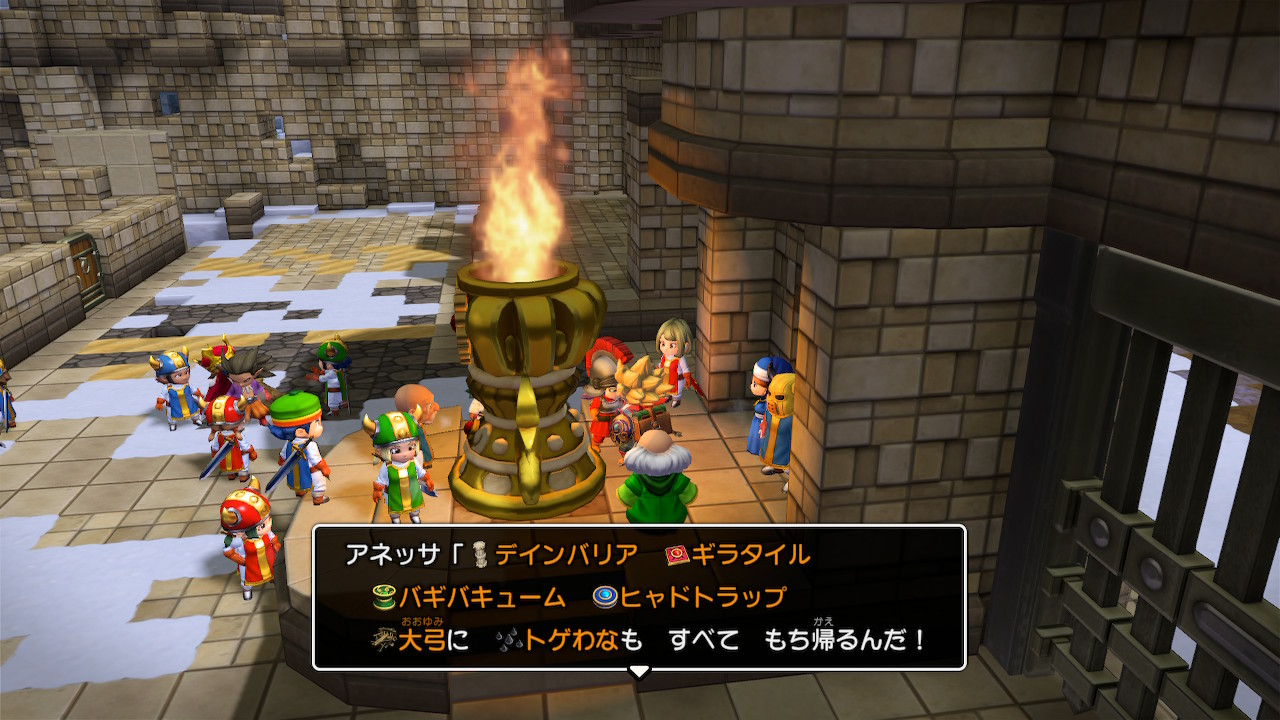Click Anessa's dialogue message box

[x=639, y=597]
